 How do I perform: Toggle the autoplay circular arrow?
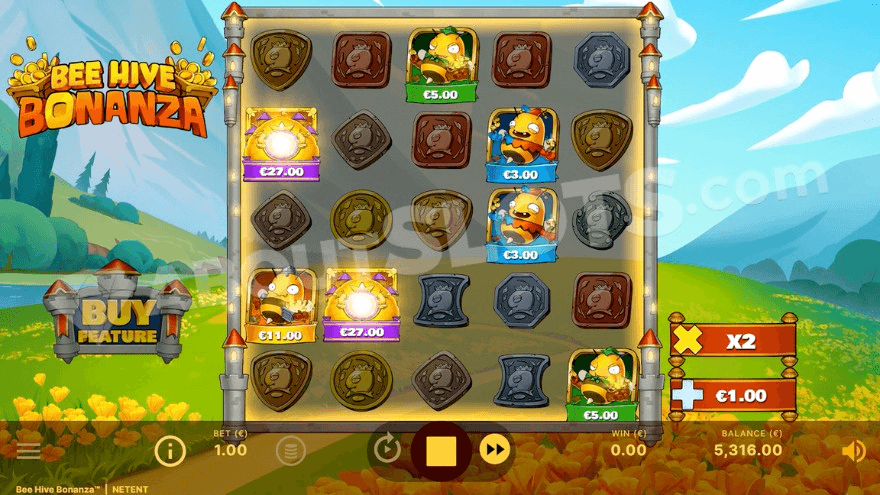point(388,450)
